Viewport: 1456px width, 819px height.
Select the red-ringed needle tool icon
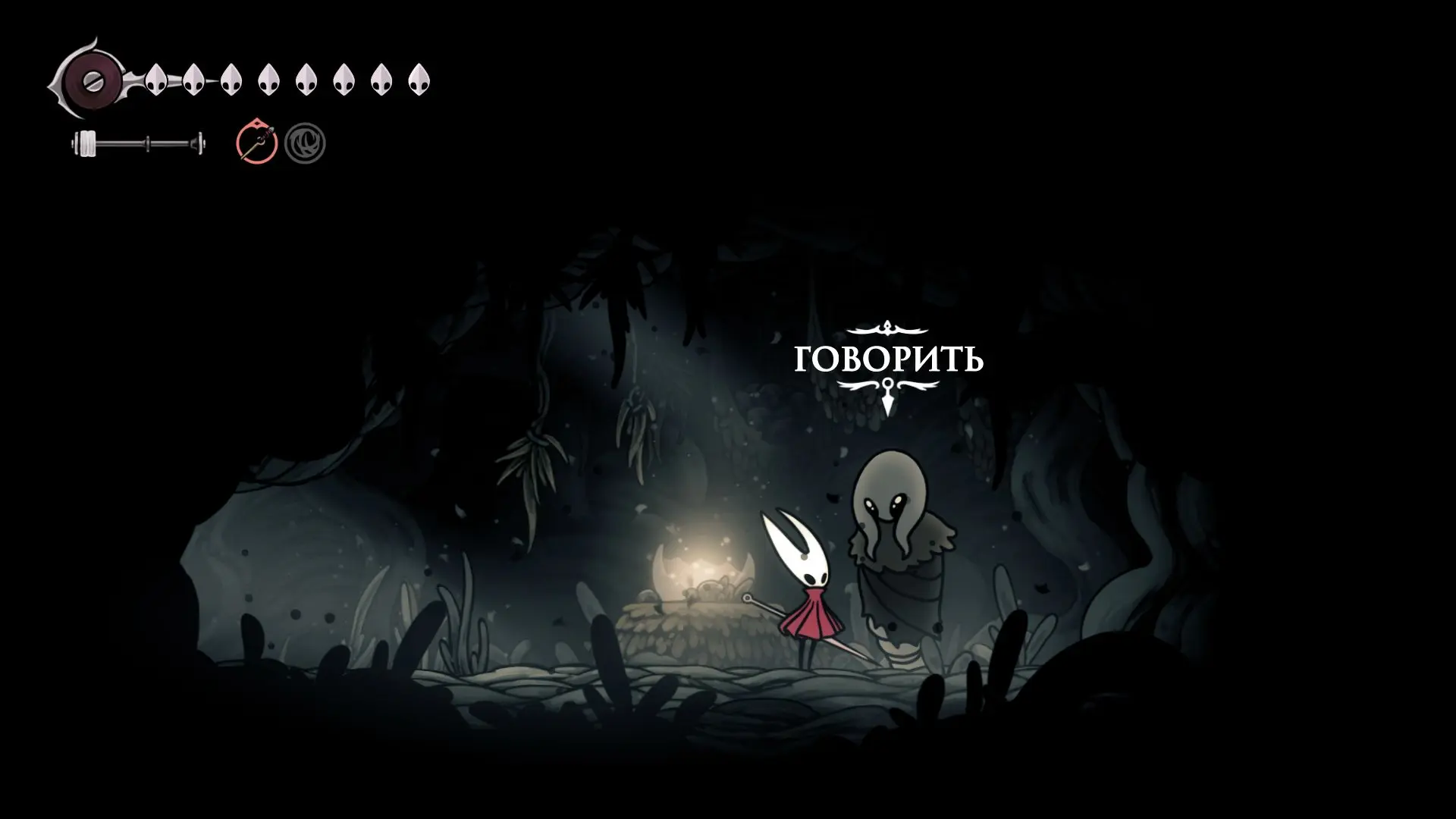tap(256, 143)
